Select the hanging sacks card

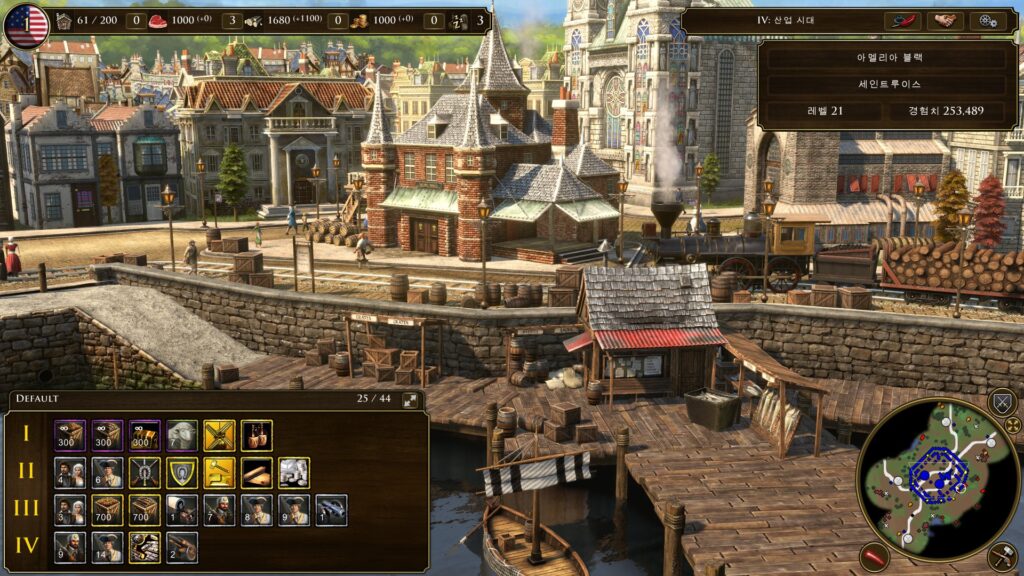(256, 435)
